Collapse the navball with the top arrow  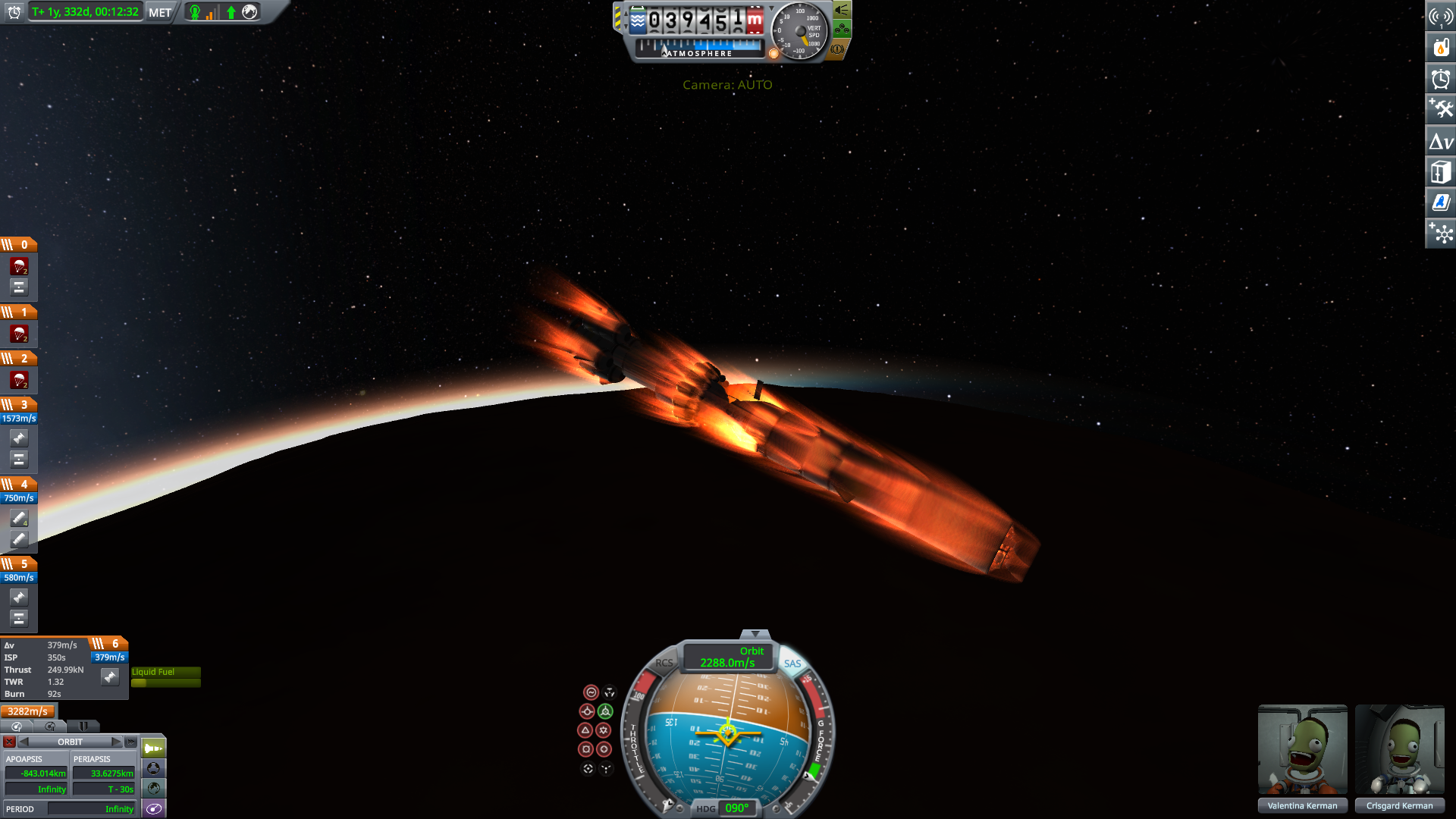[x=755, y=633]
